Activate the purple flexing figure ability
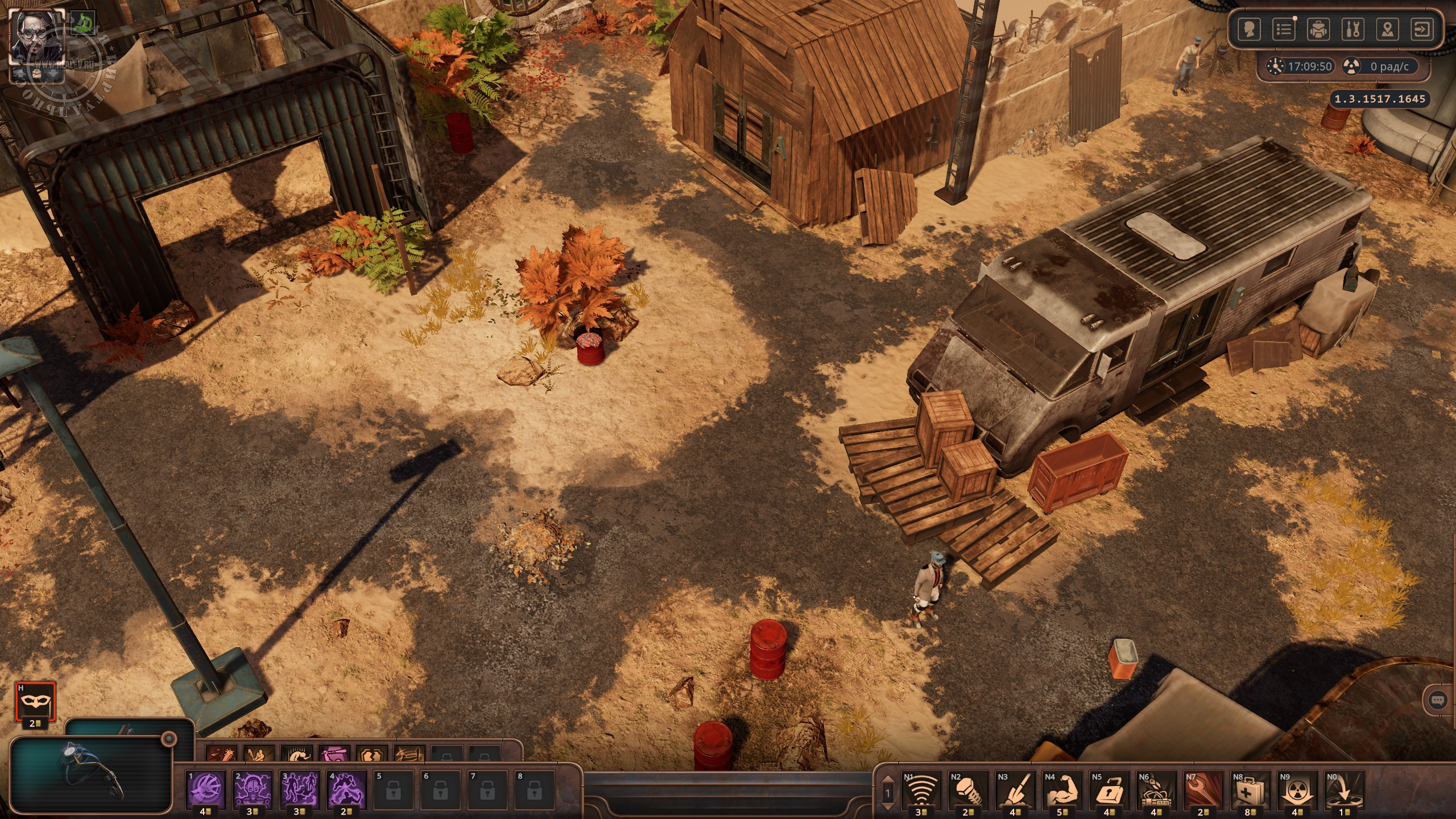The image size is (1456, 819). (347, 791)
